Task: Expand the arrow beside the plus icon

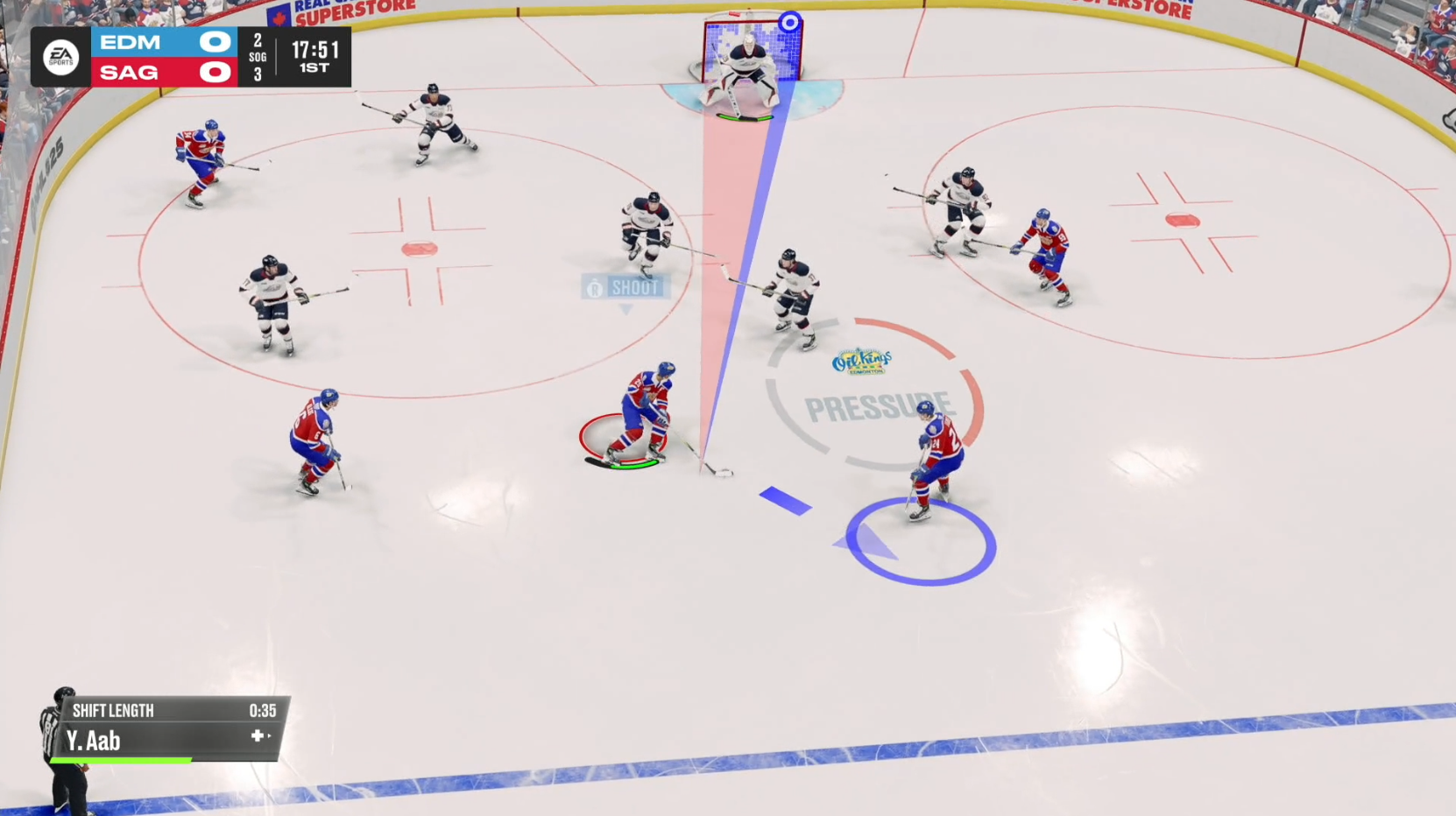Action: coord(271,736)
